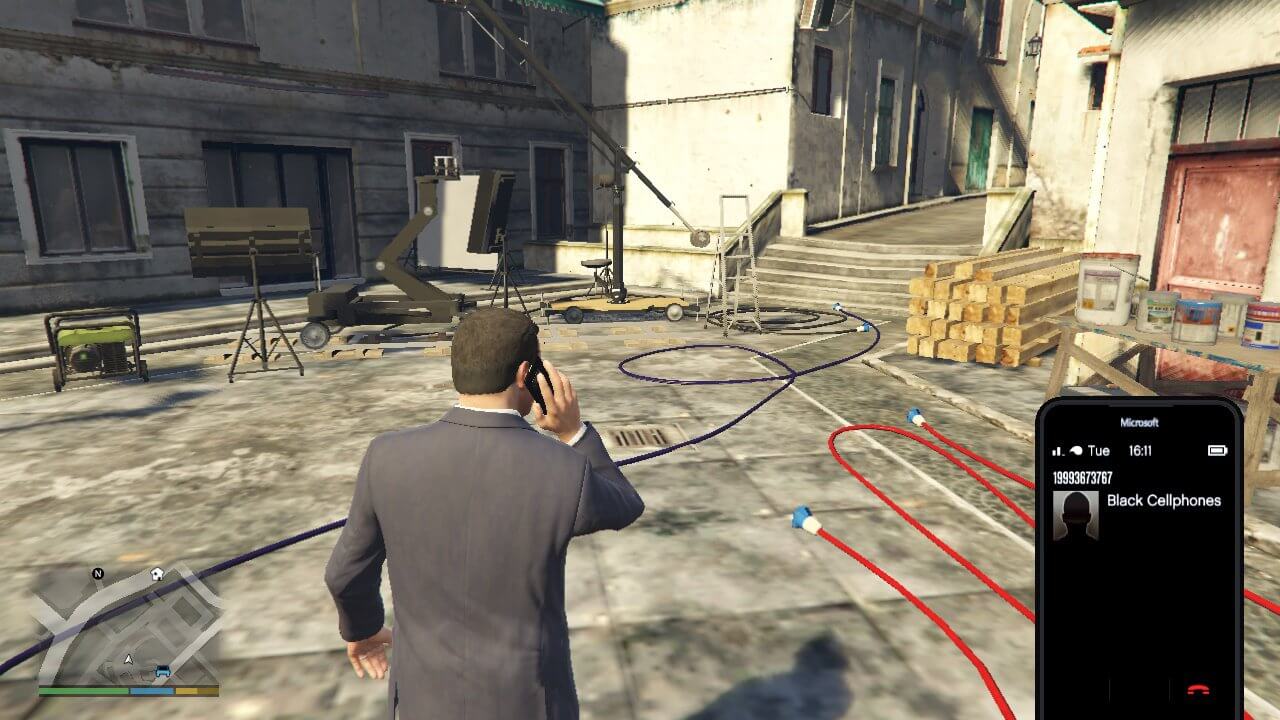The height and width of the screenshot is (720, 1280).
Task: Click the Tue day label on the phone
Action: pyautogui.click(x=1099, y=451)
